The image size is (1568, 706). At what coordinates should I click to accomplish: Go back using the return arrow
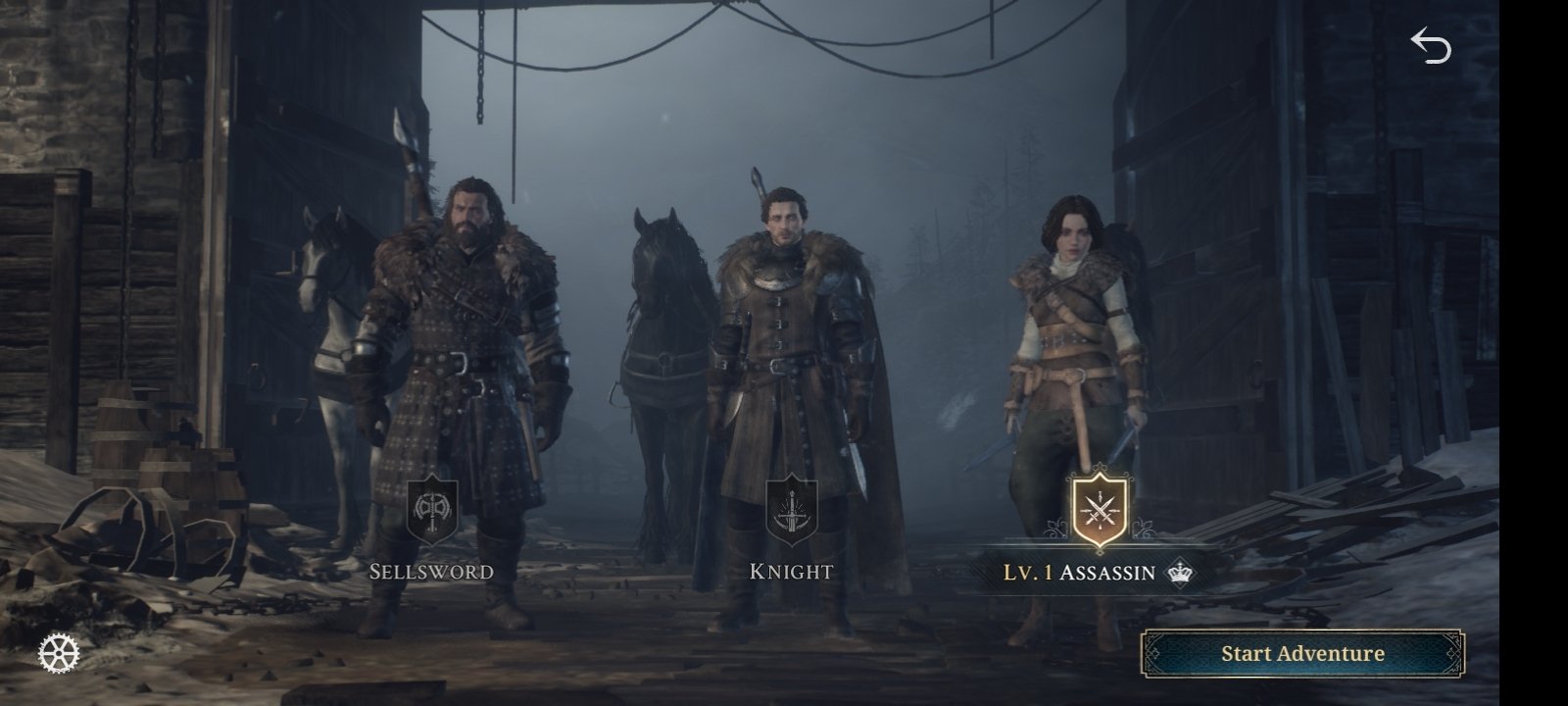click(x=1430, y=46)
